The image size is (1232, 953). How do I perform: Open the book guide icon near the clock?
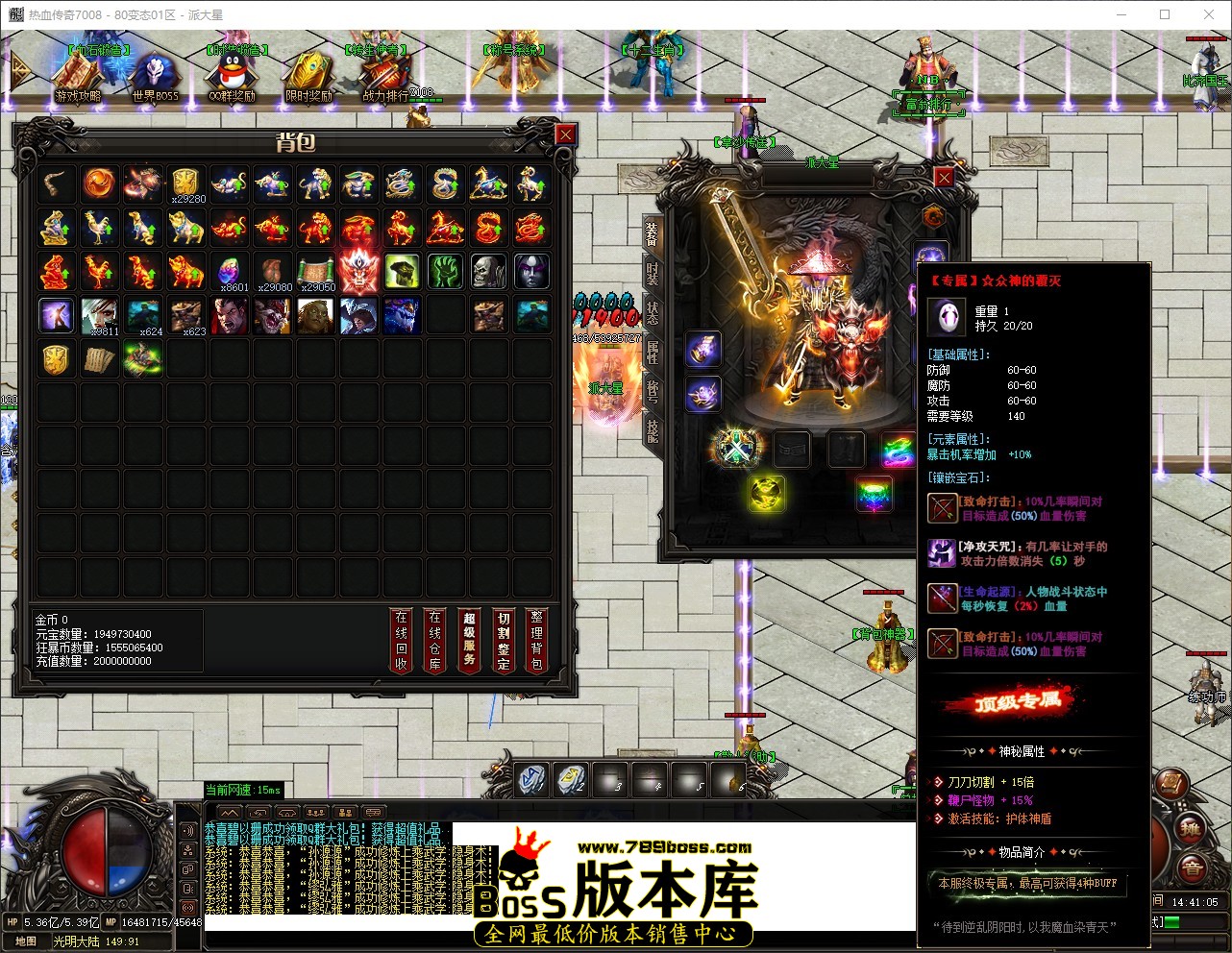(x=1171, y=783)
